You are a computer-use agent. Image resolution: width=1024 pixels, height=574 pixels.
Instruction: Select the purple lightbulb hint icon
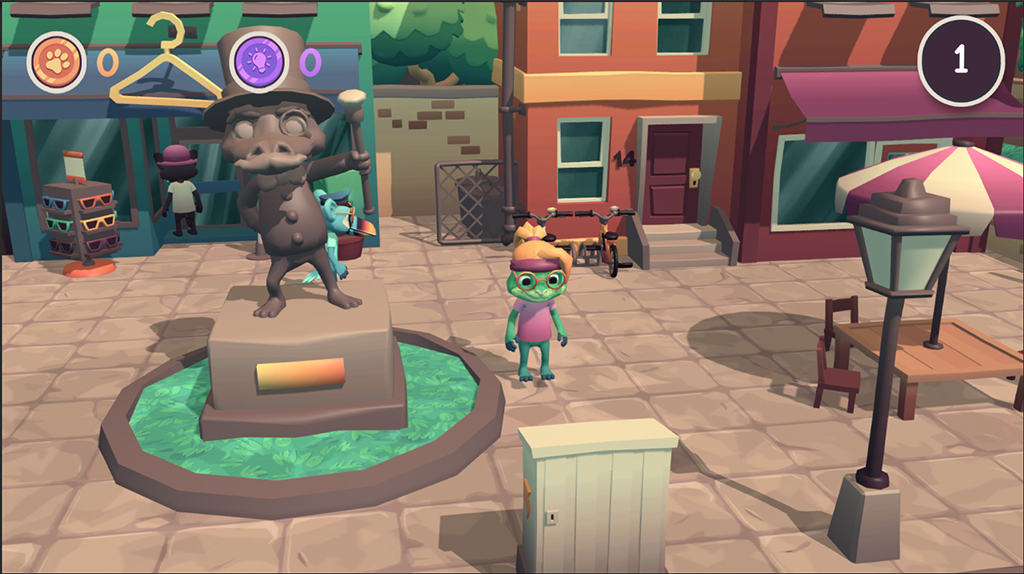(259, 59)
